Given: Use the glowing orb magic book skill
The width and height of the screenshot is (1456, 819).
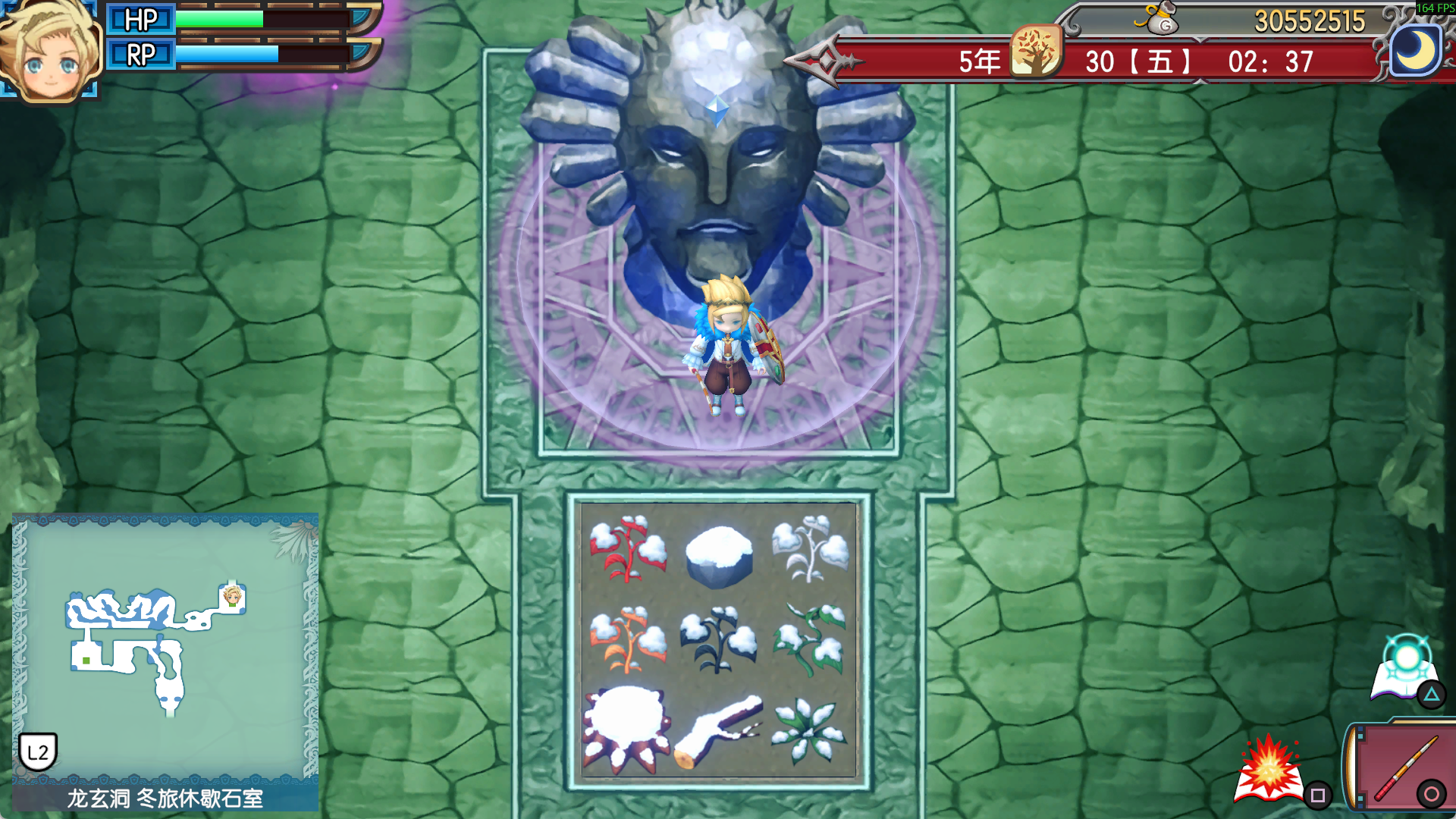Looking at the screenshot, I should 1405,669.
